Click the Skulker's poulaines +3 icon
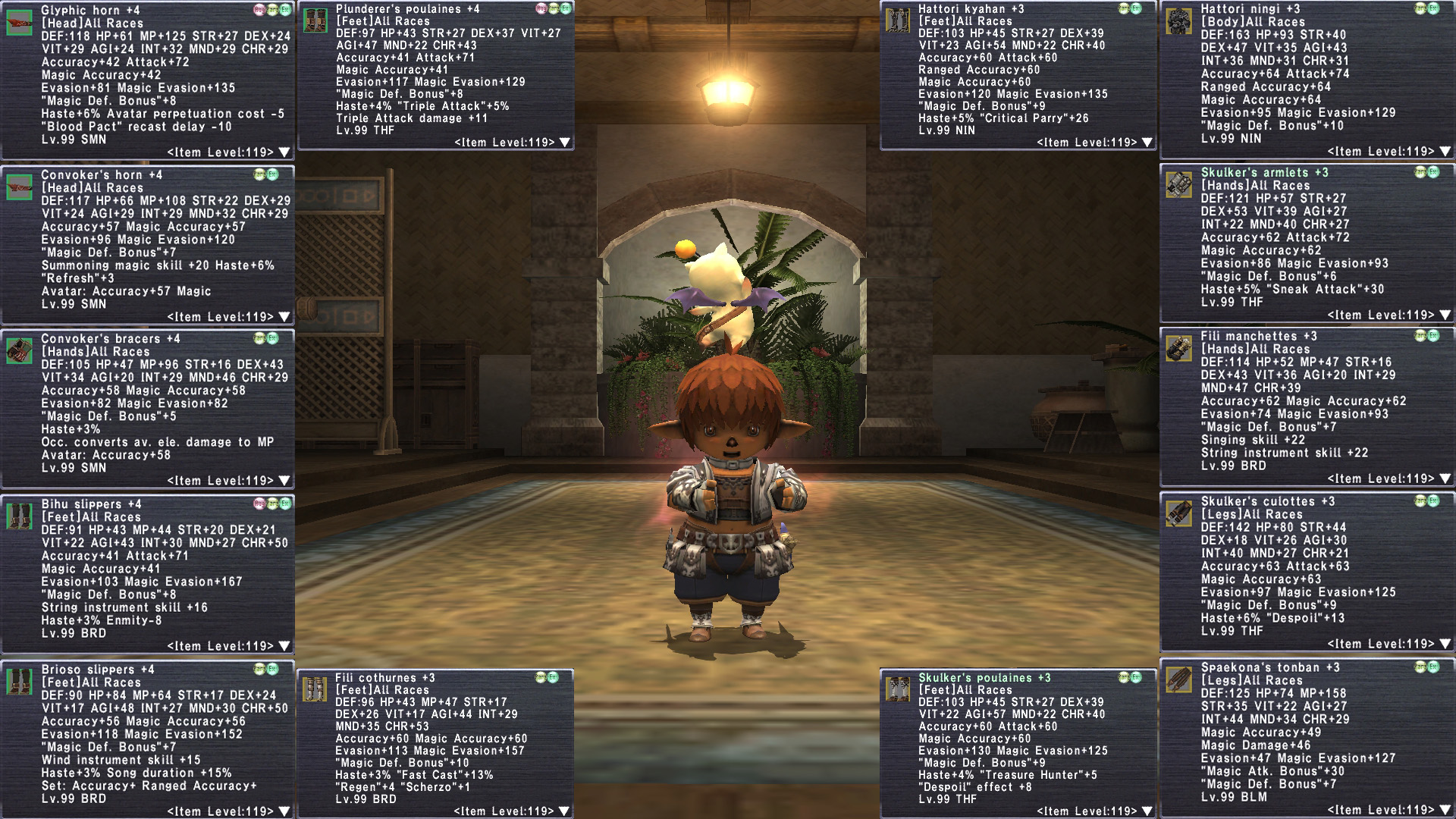This screenshot has width=1456, height=819. pyautogui.click(x=898, y=689)
